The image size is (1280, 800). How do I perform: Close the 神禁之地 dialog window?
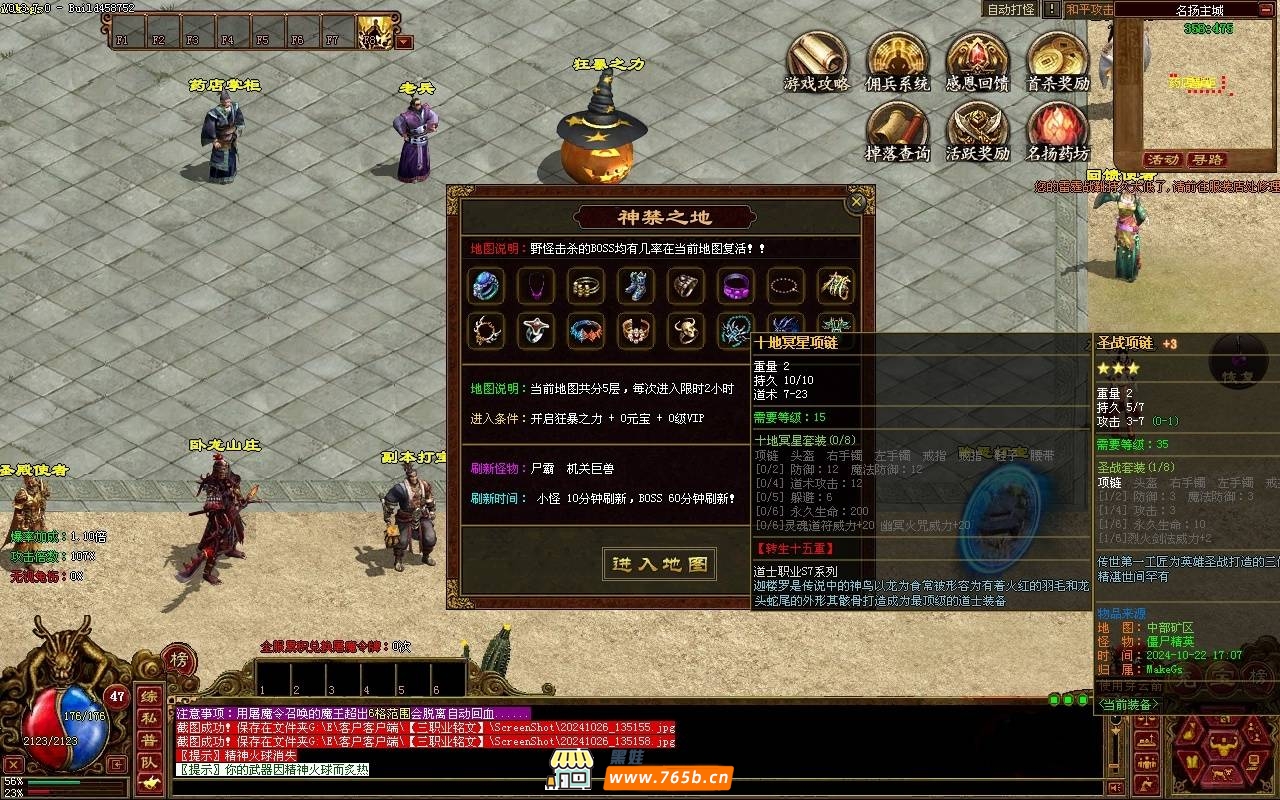(856, 202)
